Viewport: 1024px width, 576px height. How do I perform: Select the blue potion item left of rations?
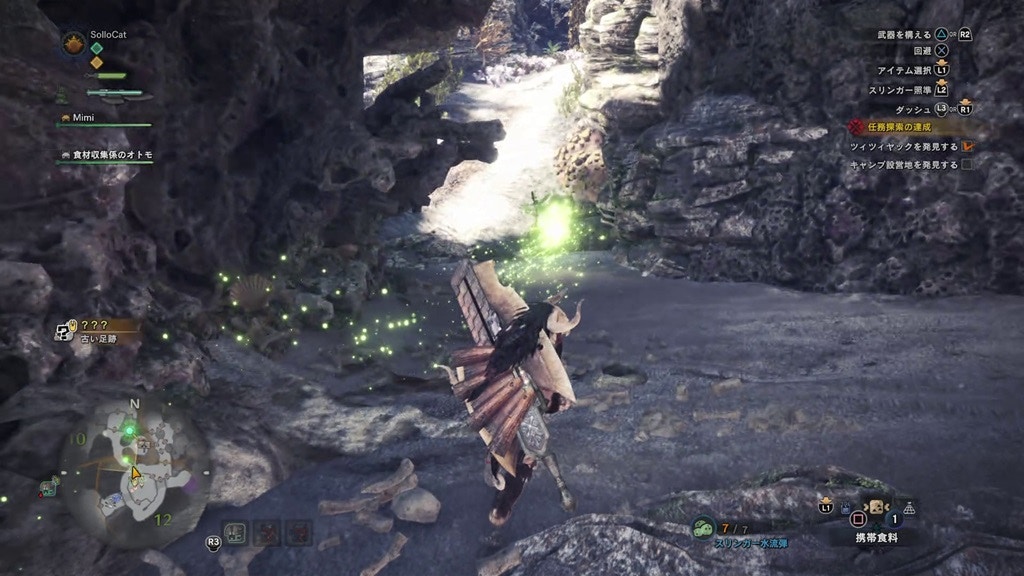pyautogui.click(x=846, y=508)
